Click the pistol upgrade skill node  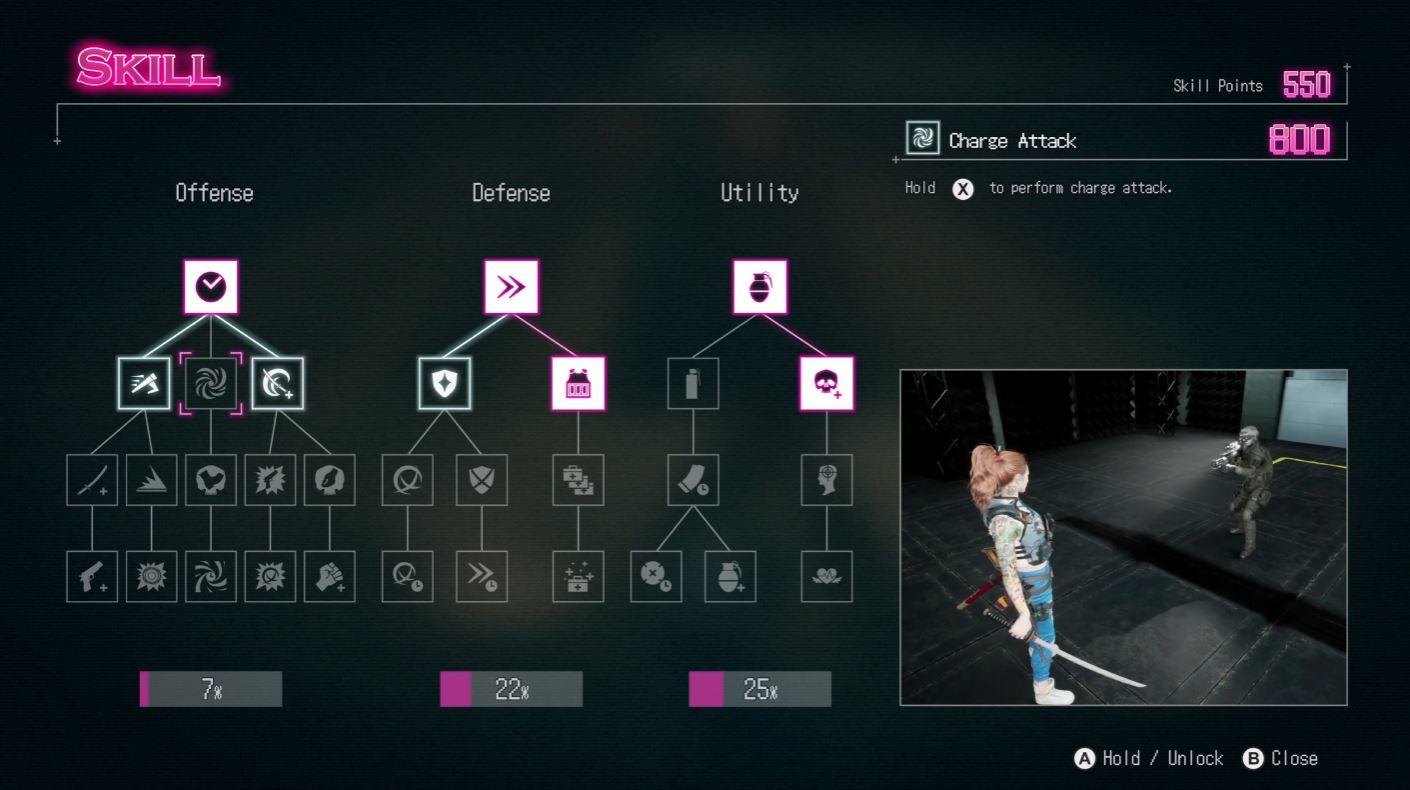[92, 577]
